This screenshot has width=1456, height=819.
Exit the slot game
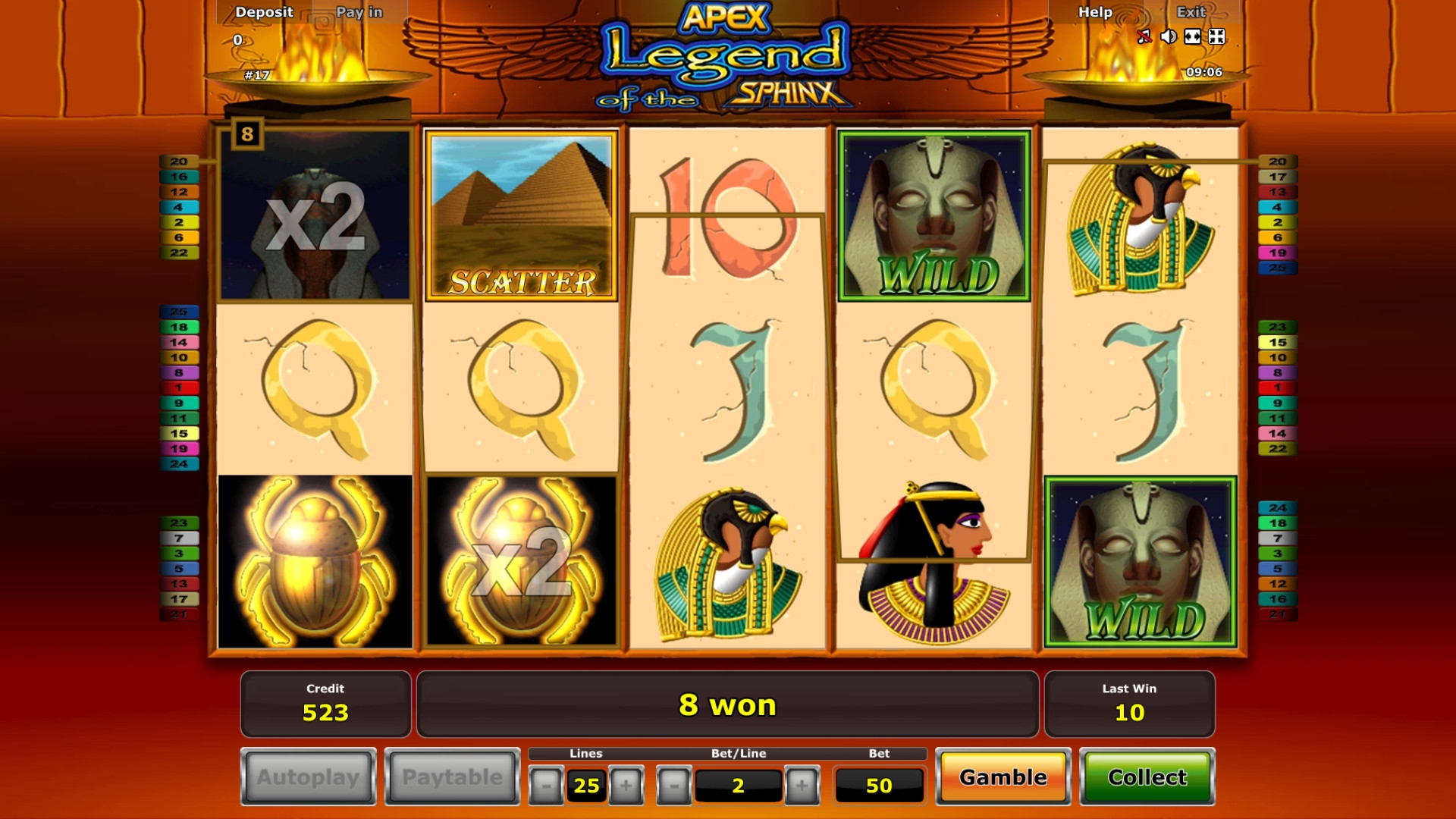click(x=1191, y=12)
